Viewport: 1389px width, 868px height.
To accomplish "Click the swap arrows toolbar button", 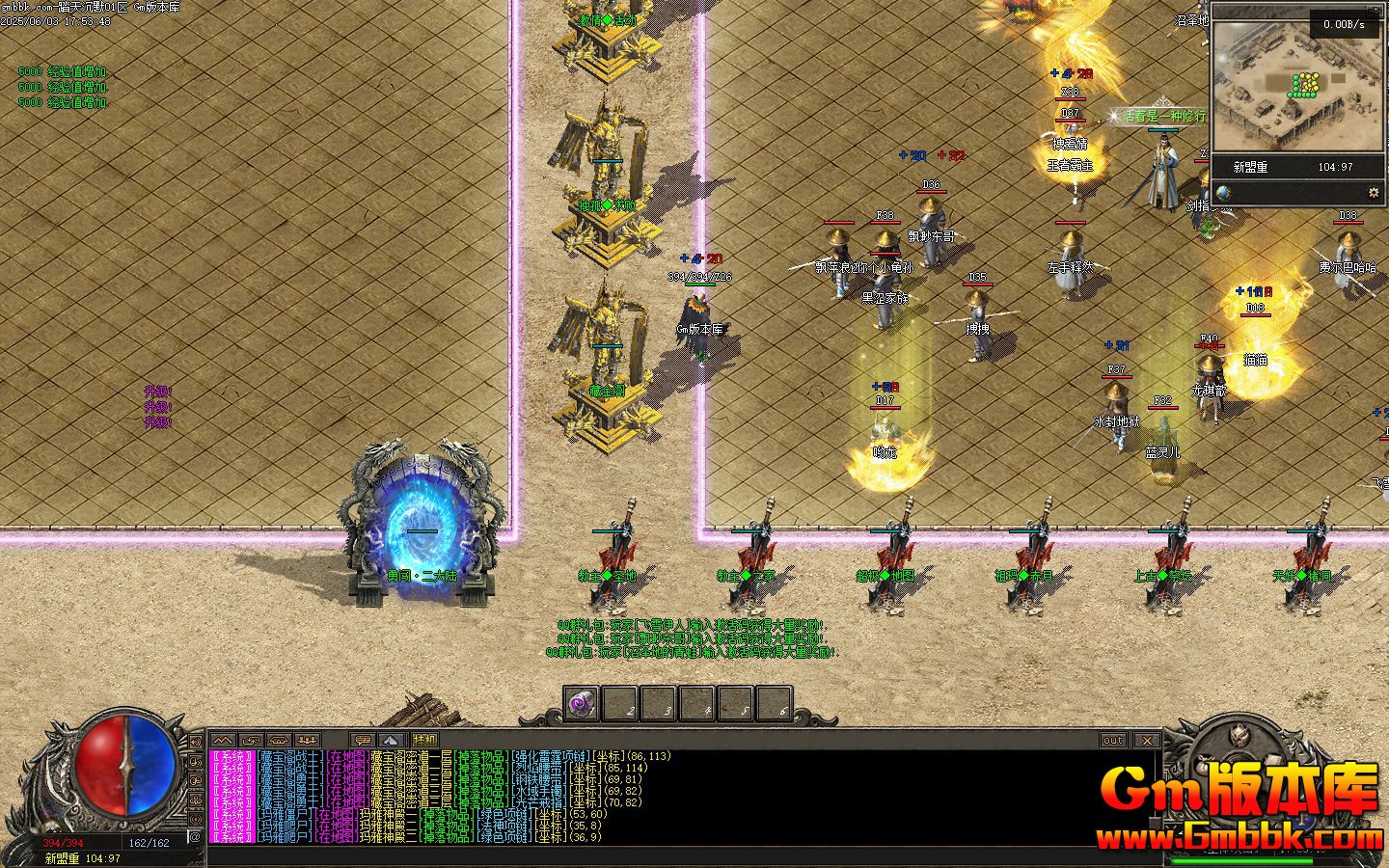I will coord(251,740).
